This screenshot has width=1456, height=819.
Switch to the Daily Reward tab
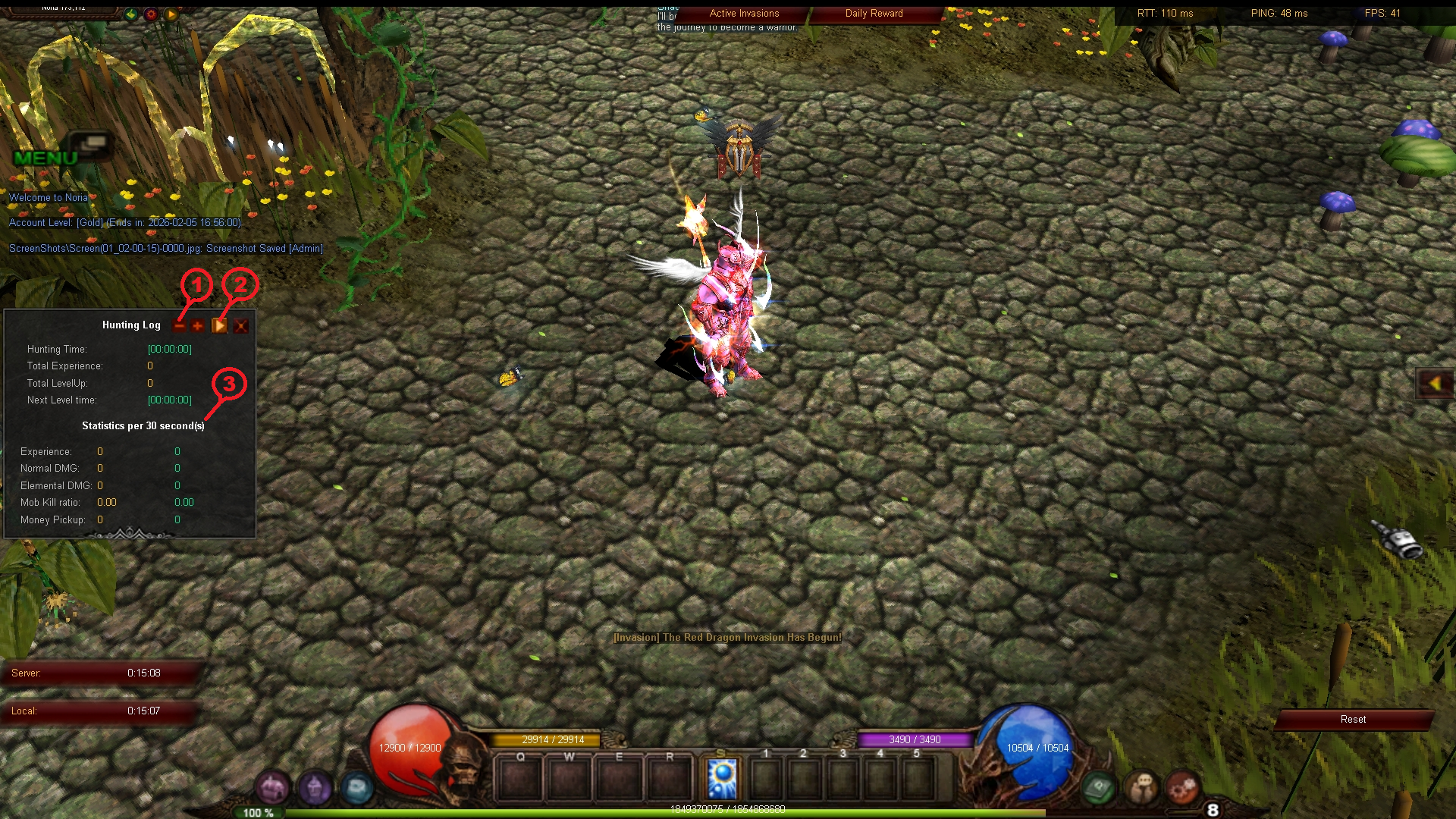coord(874,13)
